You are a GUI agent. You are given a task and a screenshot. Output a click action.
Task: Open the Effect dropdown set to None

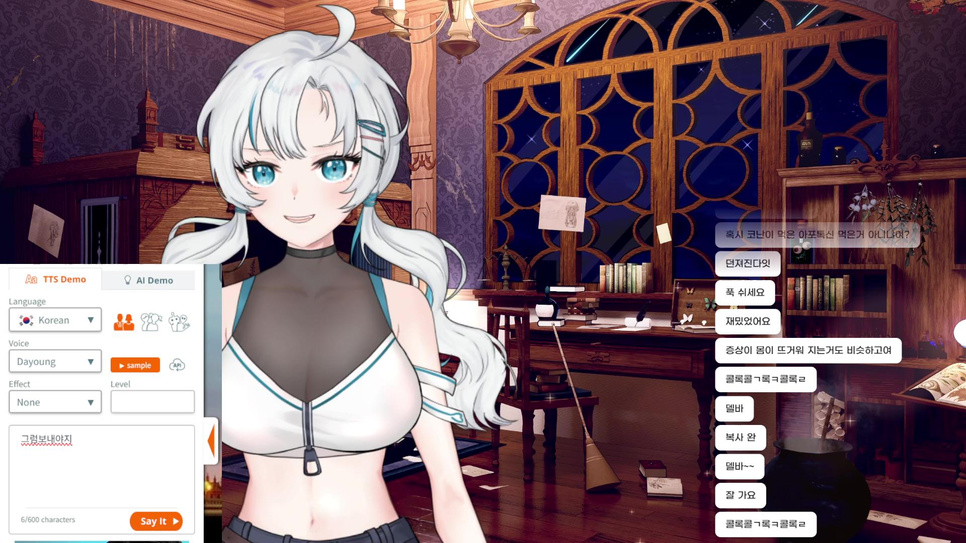55,402
